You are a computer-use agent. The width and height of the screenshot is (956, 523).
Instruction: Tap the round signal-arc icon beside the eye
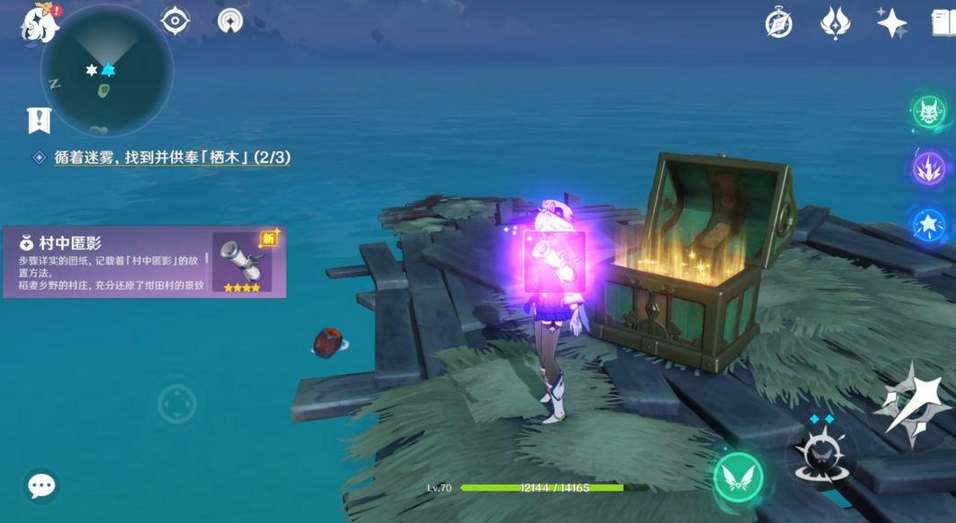click(x=231, y=21)
